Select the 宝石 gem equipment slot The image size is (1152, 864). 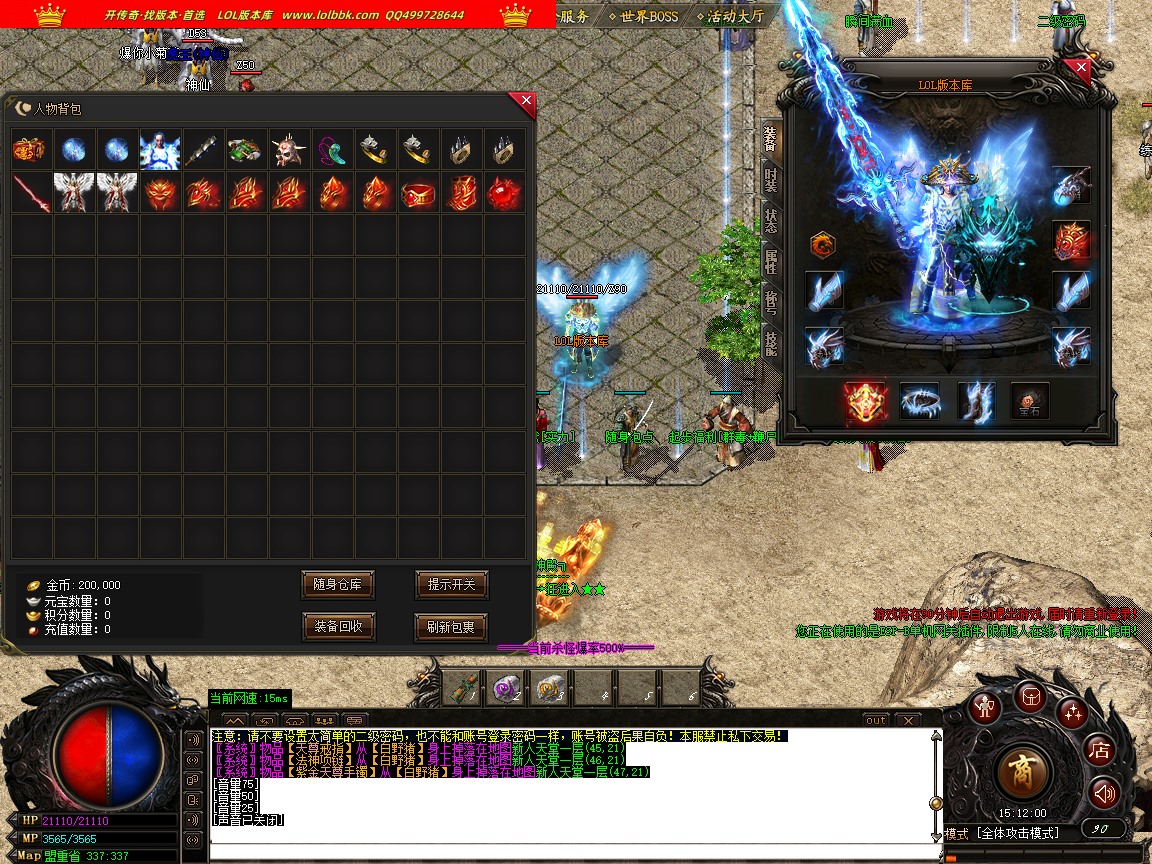(1029, 401)
